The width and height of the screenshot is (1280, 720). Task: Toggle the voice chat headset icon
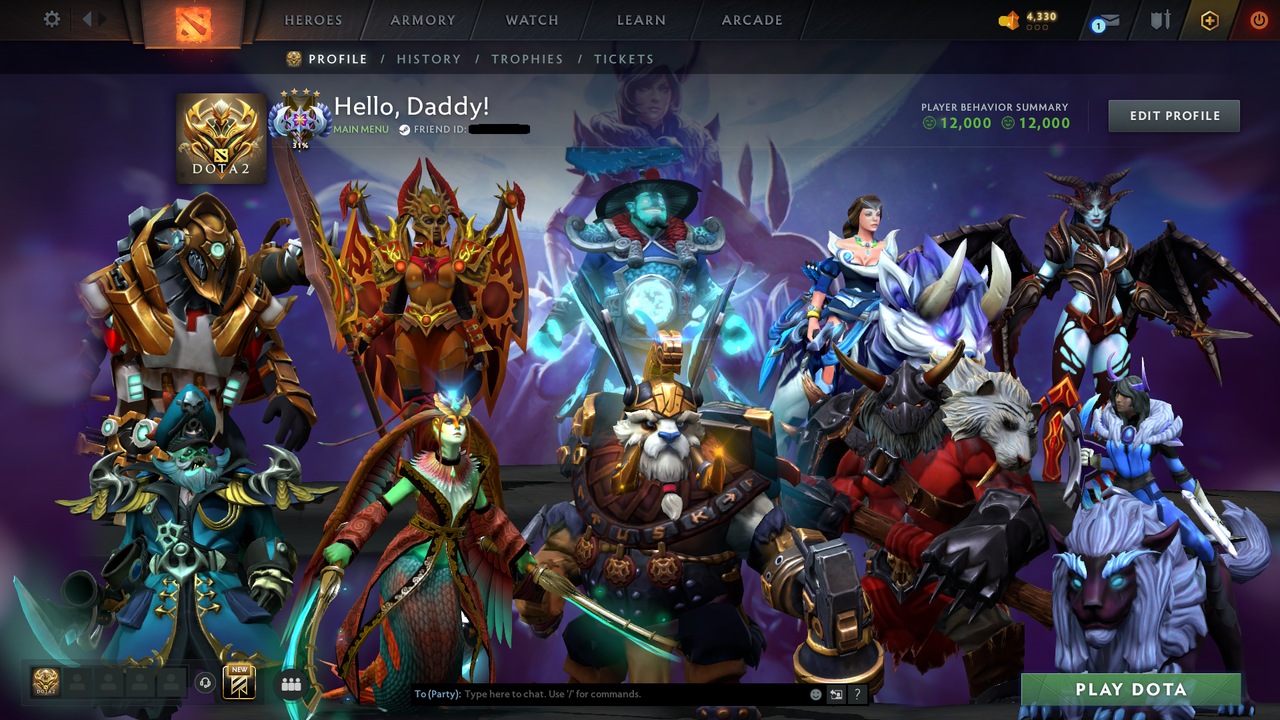[207, 682]
